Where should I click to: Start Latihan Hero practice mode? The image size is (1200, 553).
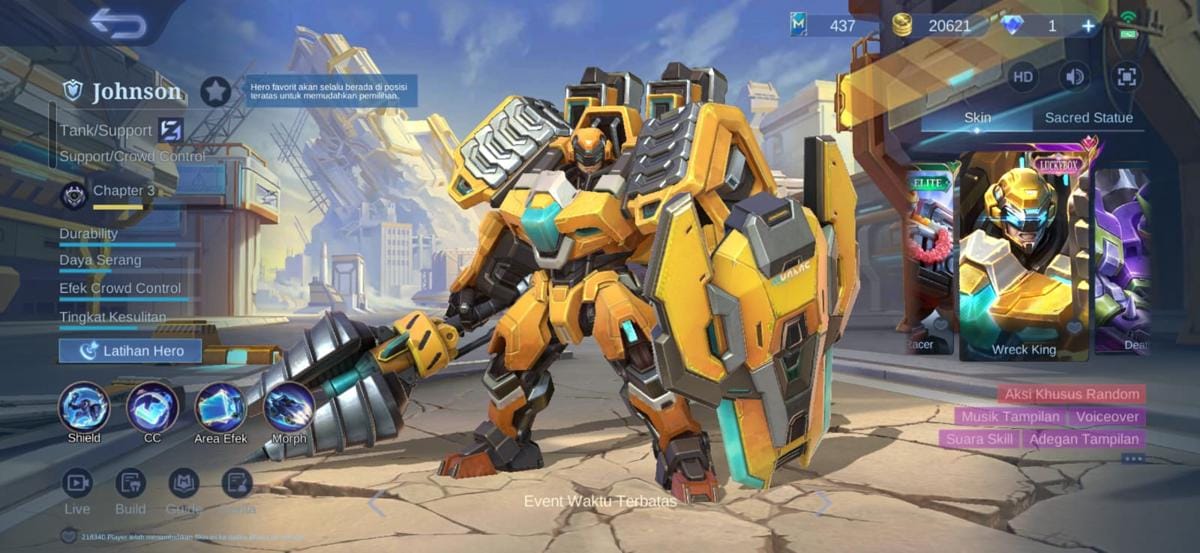point(130,350)
